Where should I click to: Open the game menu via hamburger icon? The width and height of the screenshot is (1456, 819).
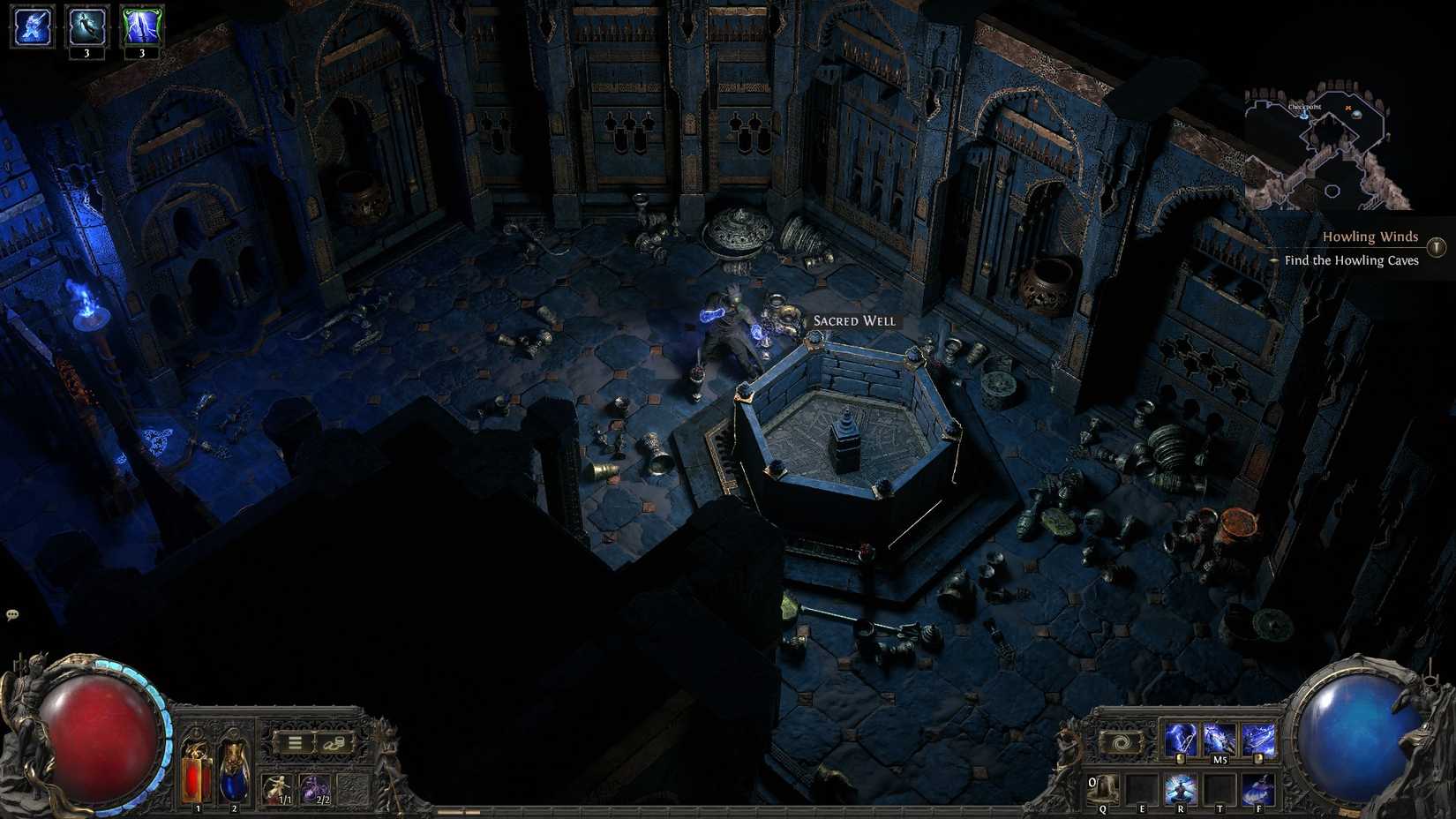point(294,742)
